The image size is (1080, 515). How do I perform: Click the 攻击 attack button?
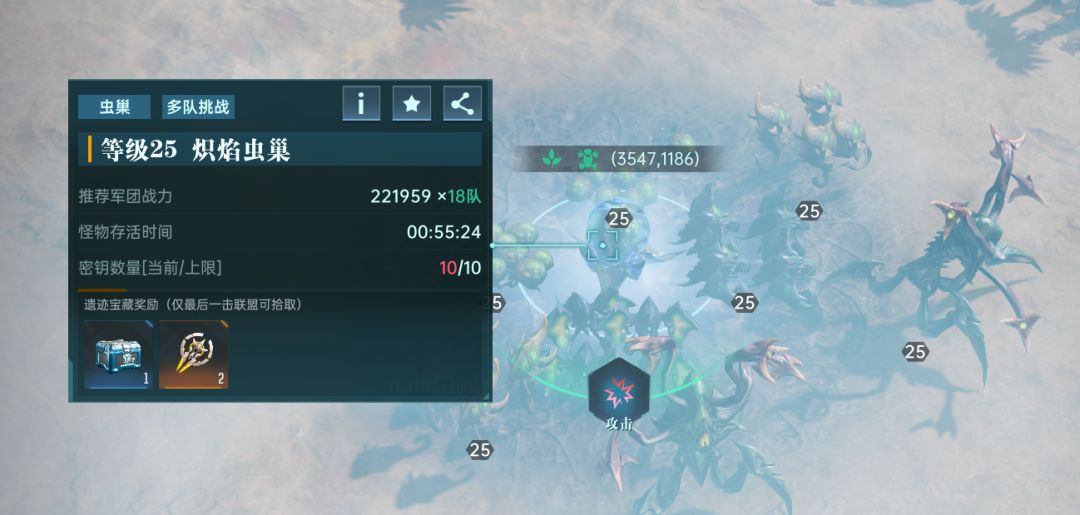(x=619, y=392)
